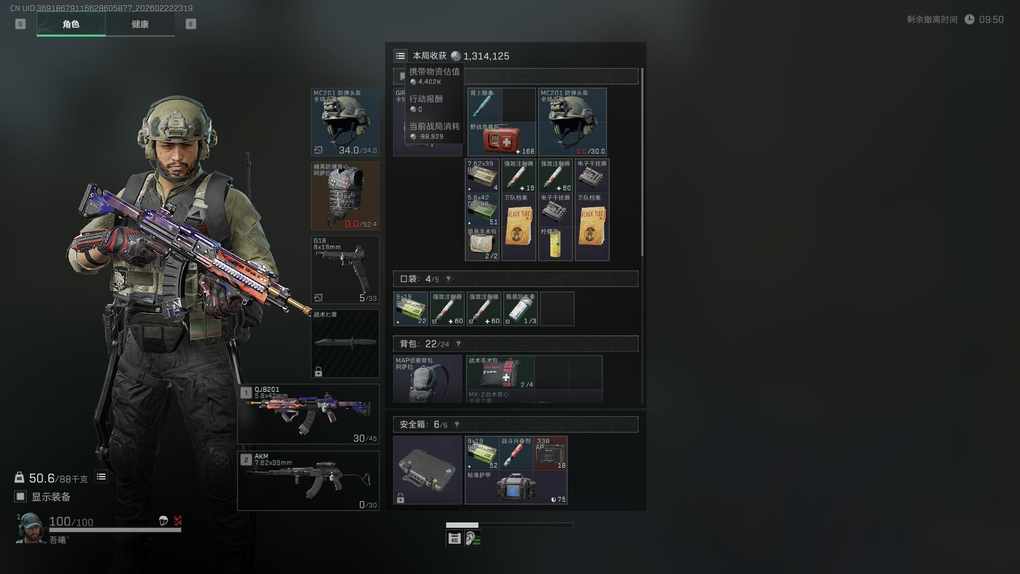Screen dimensions: 1020x574
Task: Select the looted MC201 helmet in loot grid
Action: [572, 122]
